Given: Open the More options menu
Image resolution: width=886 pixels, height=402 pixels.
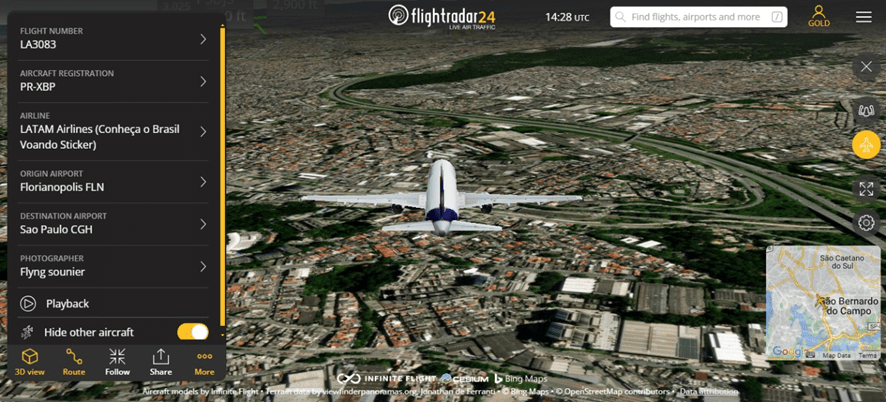Looking at the screenshot, I should [204, 362].
